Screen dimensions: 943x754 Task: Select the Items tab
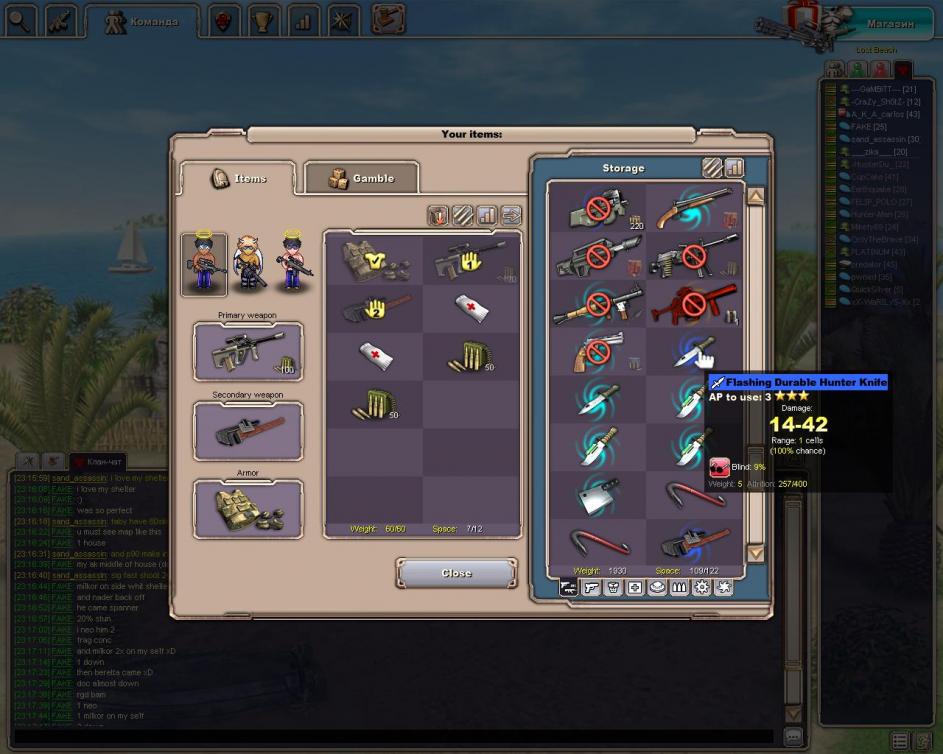238,178
